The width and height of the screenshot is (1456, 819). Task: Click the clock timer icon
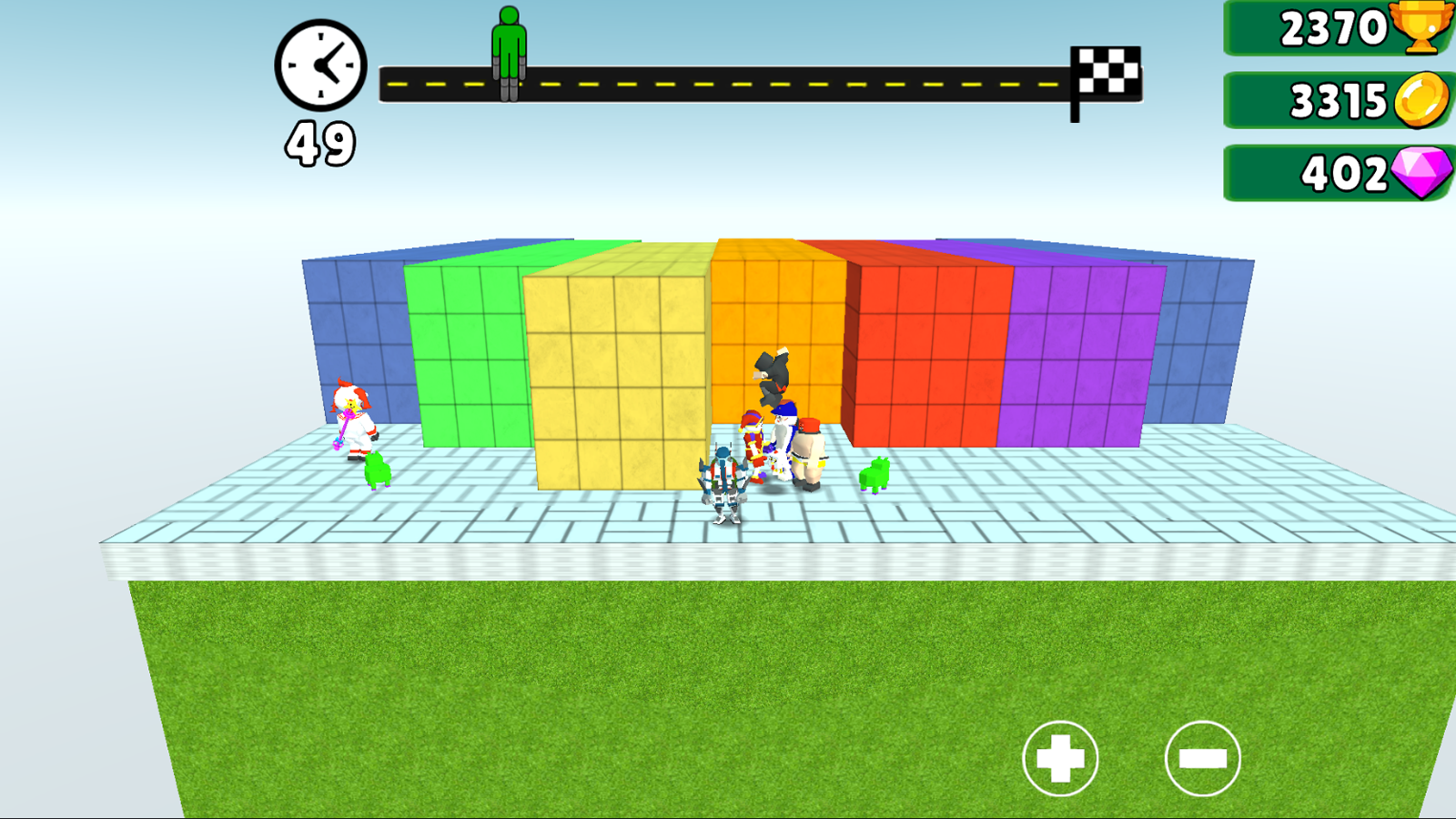pyautogui.click(x=320, y=66)
